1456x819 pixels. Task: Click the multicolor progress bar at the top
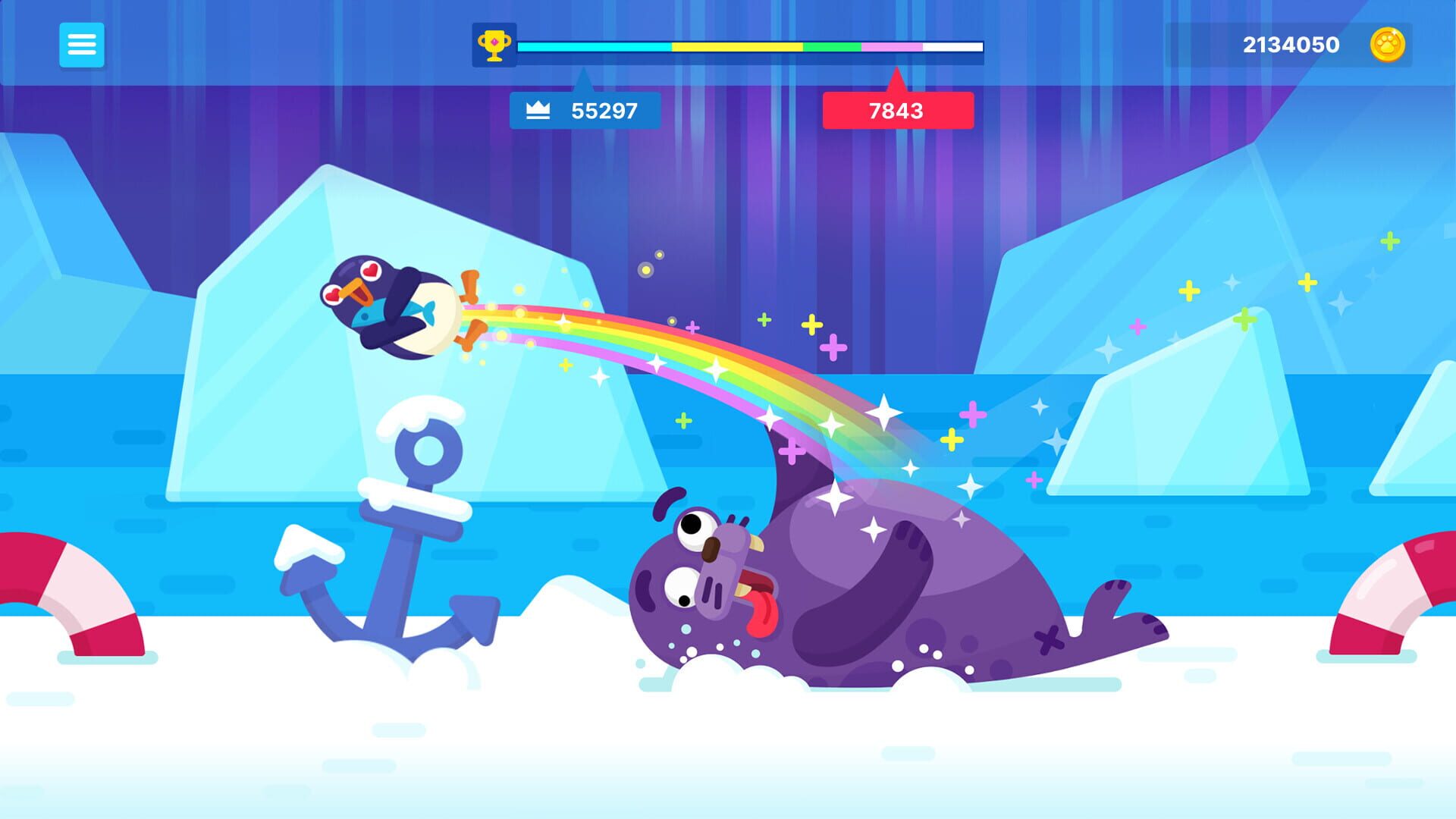[x=751, y=47]
